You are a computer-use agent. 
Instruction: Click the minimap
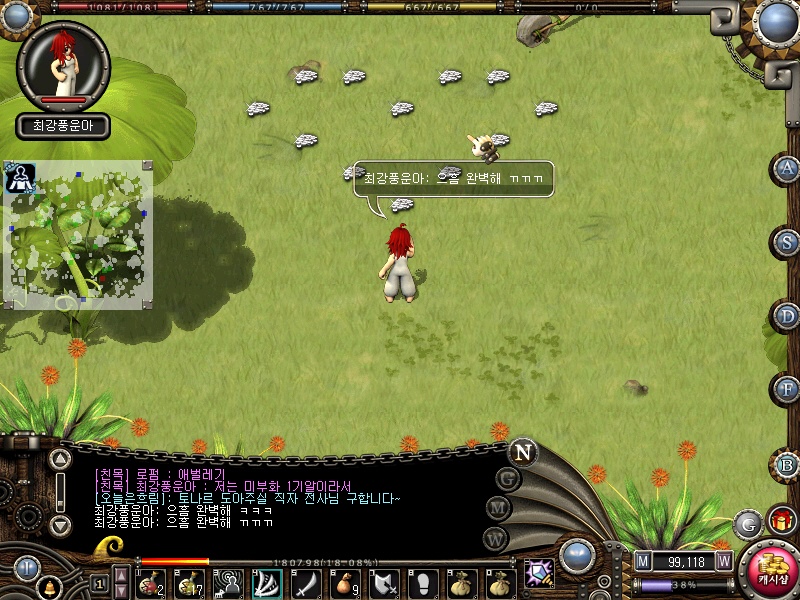(80, 235)
